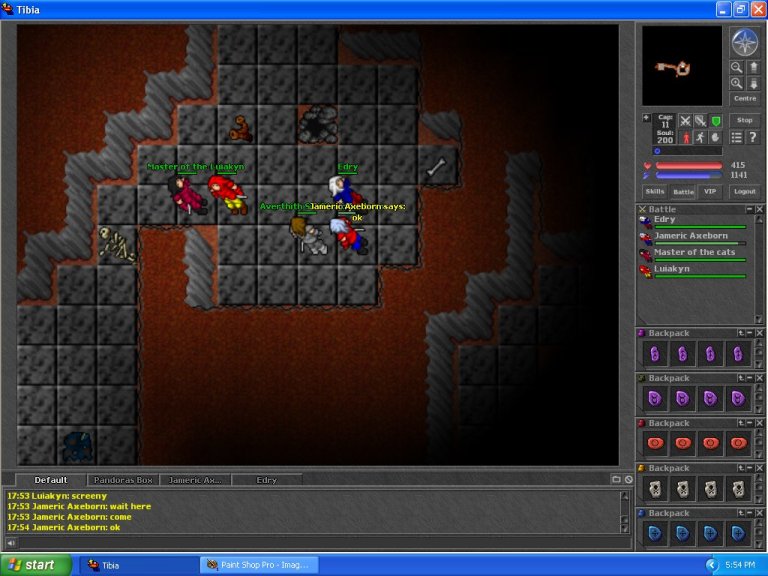Click the Stop button
The width and height of the screenshot is (768, 576).
tap(745, 120)
